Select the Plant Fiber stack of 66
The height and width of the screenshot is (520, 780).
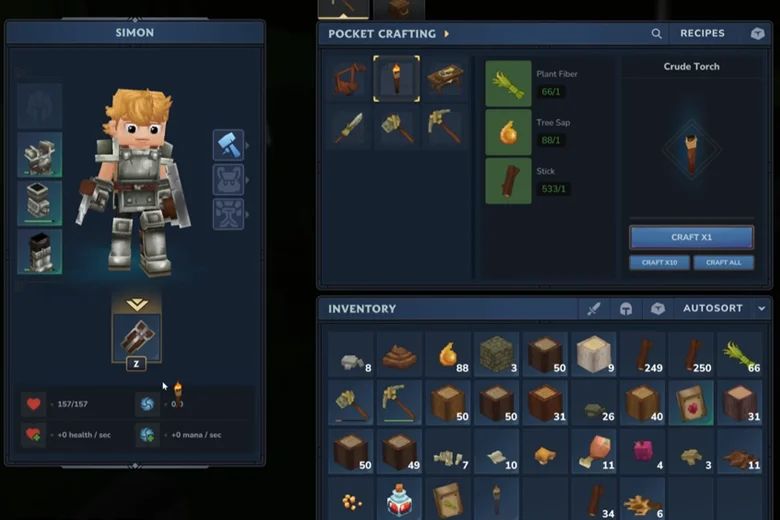point(740,354)
